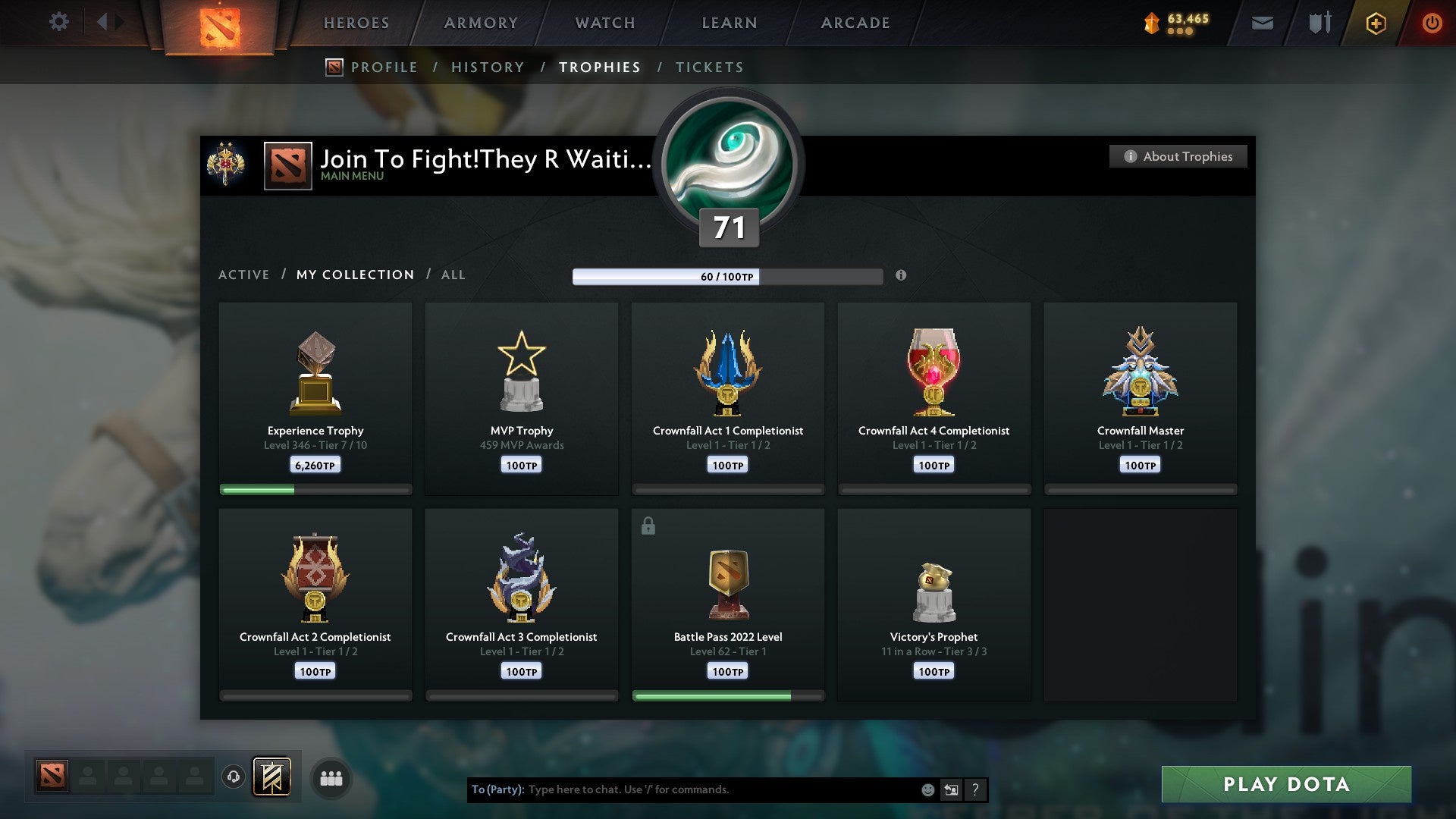
Task: Switch to the HISTORY tab
Action: (488, 67)
